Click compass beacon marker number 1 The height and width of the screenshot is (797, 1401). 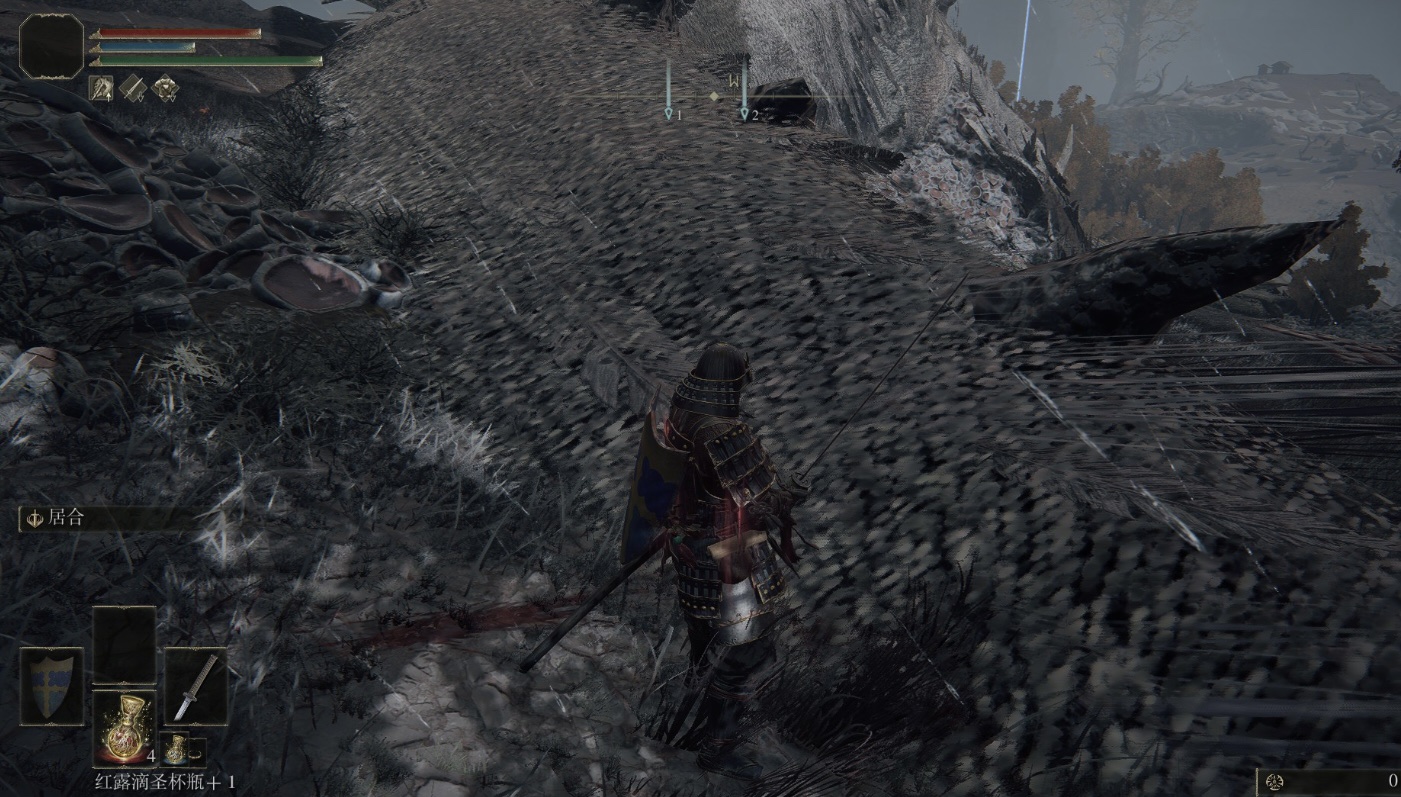coord(669,114)
